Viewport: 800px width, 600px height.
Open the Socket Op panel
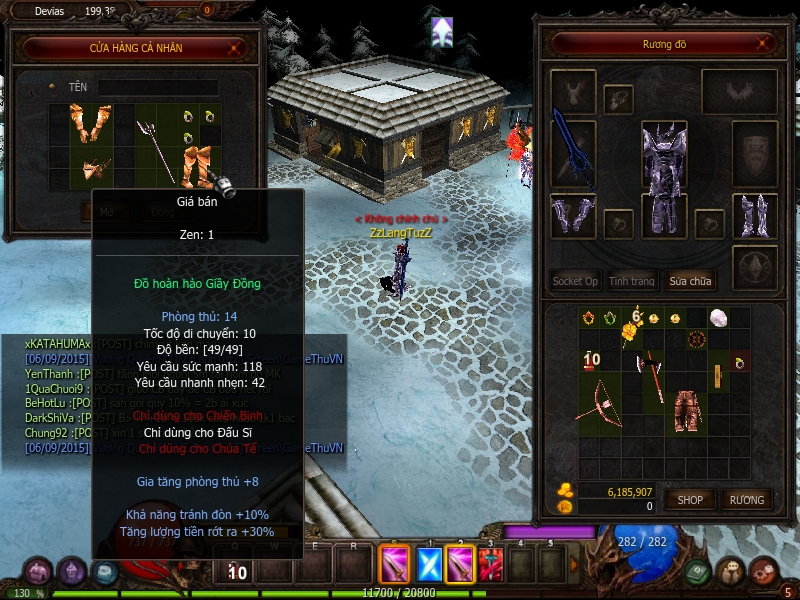point(575,281)
